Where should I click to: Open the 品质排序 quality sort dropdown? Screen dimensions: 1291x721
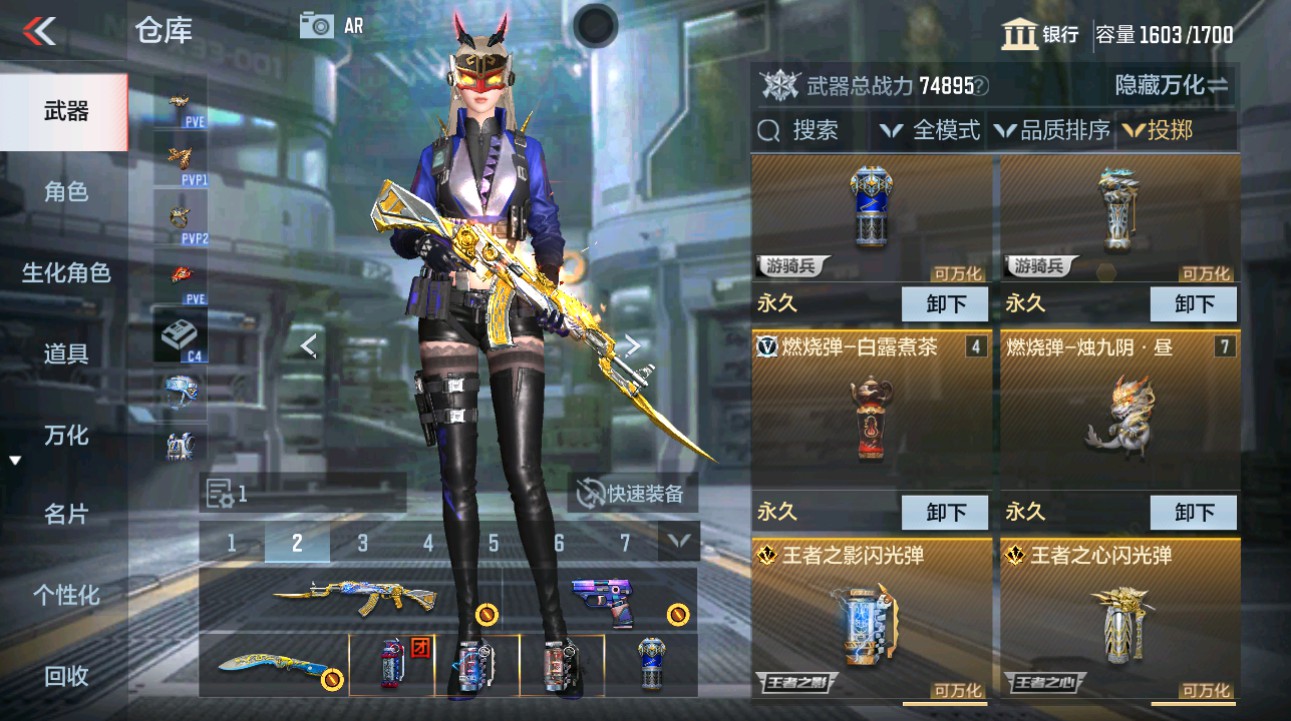coord(1056,129)
